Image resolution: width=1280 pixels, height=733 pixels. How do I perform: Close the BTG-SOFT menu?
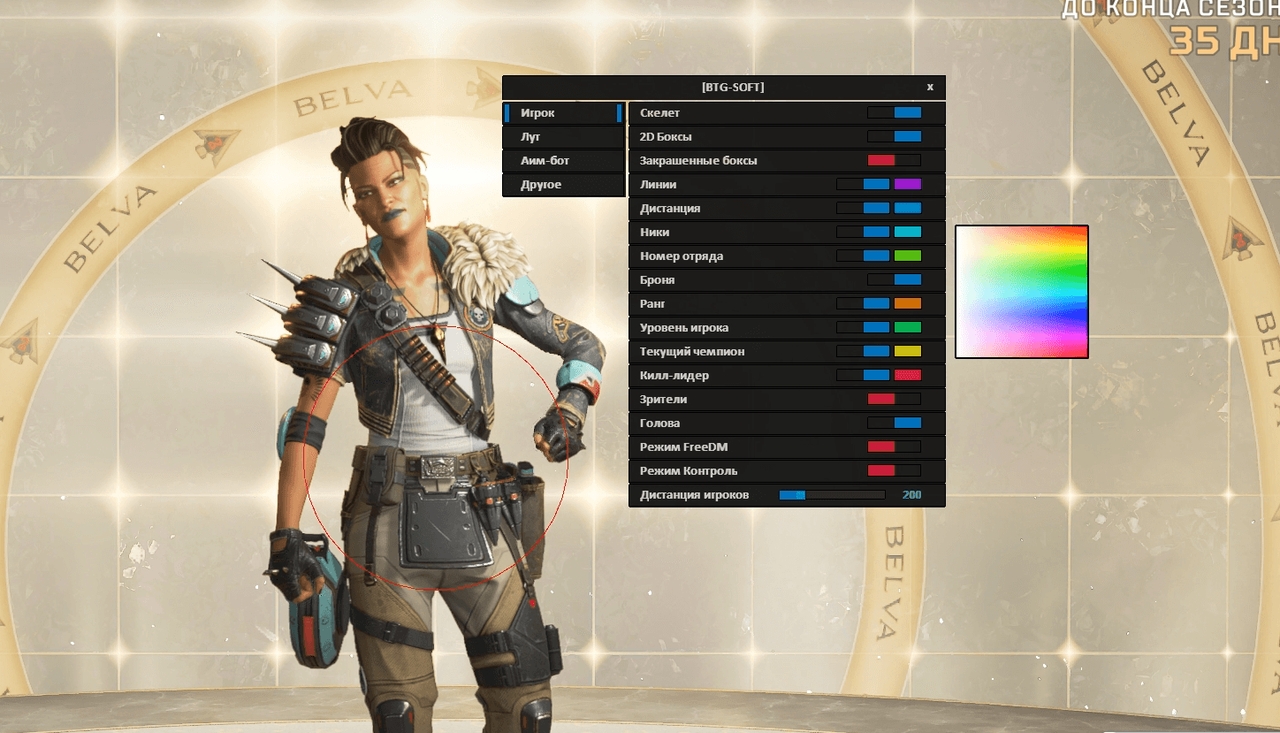pos(930,87)
